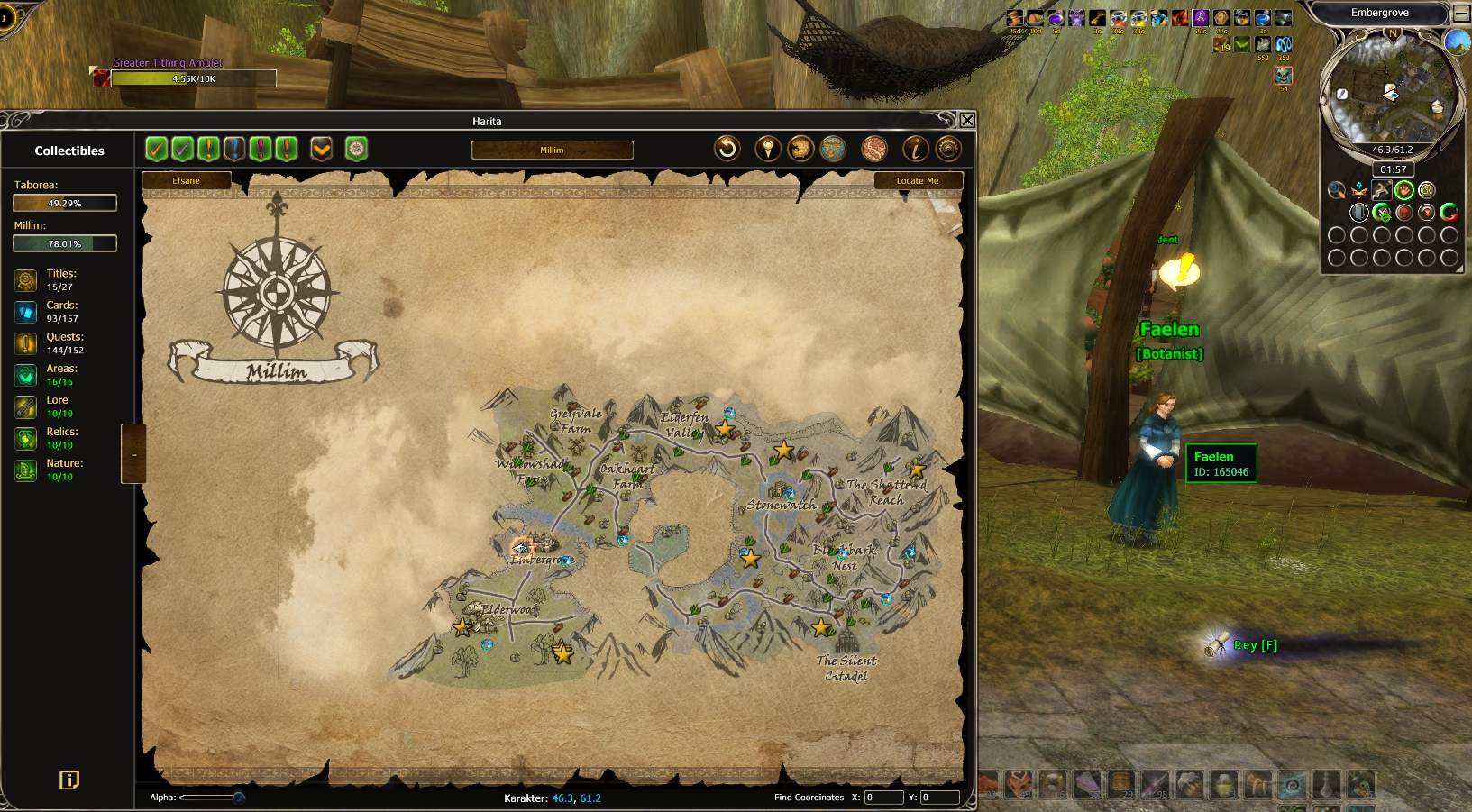Click the Locate Me button
The height and width of the screenshot is (812, 1472).
click(x=918, y=181)
